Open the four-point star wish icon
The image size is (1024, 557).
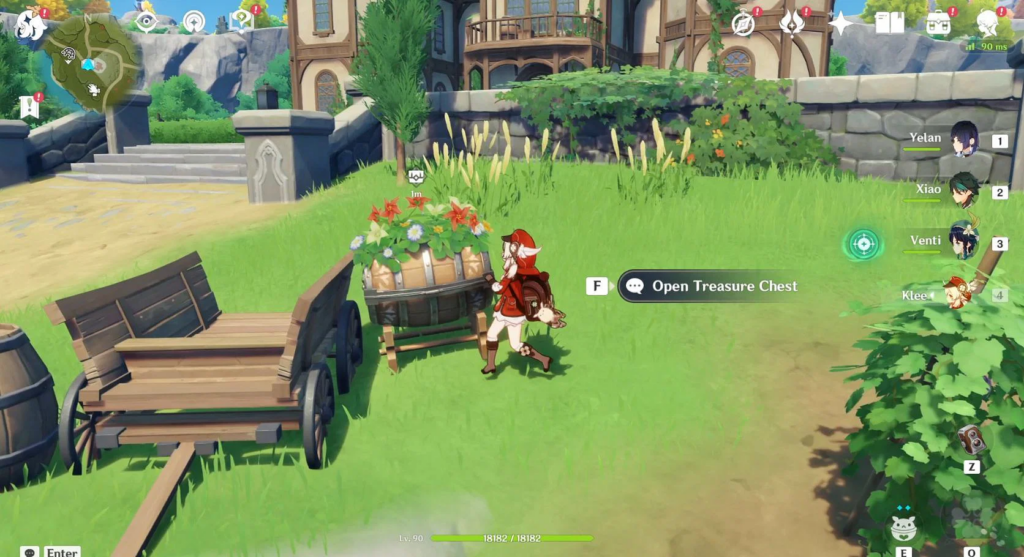coord(841,23)
